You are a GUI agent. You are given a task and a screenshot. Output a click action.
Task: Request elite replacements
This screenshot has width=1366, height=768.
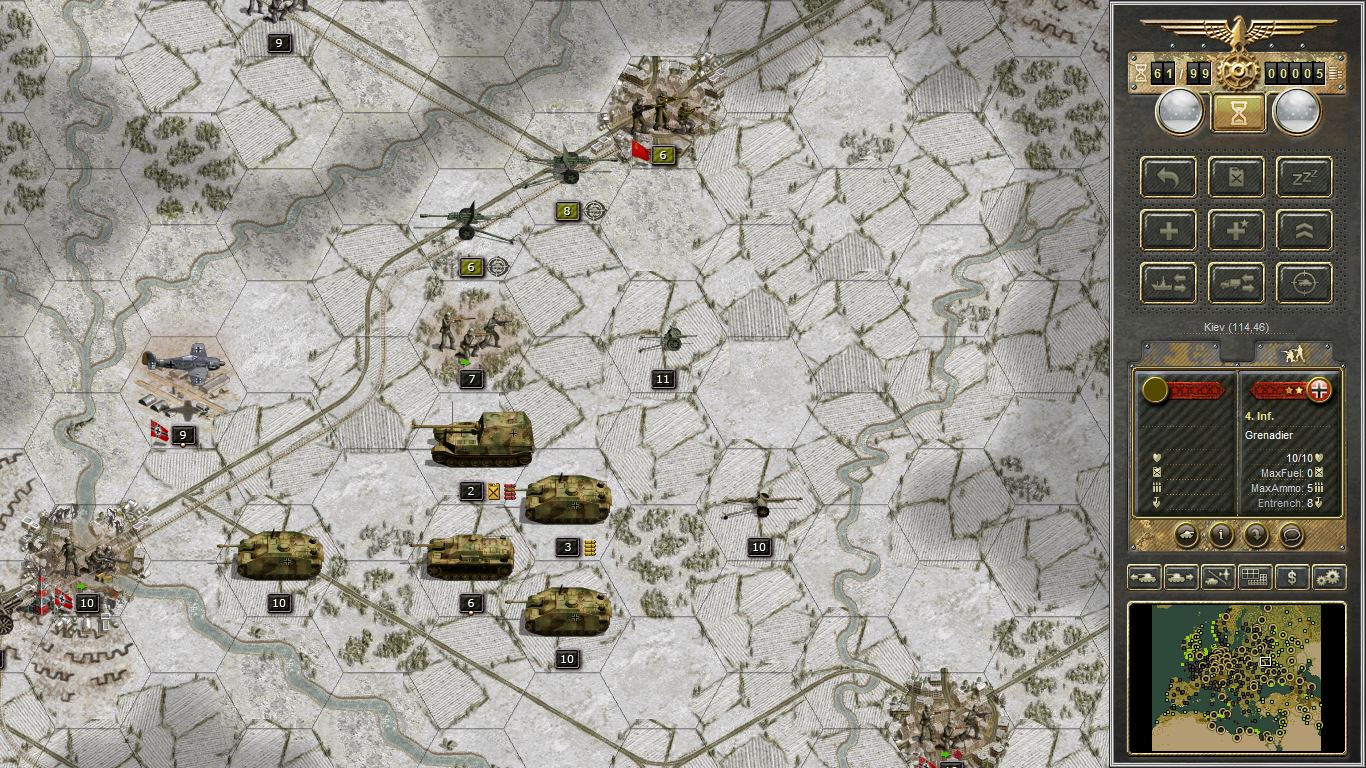pyautogui.click(x=1236, y=232)
